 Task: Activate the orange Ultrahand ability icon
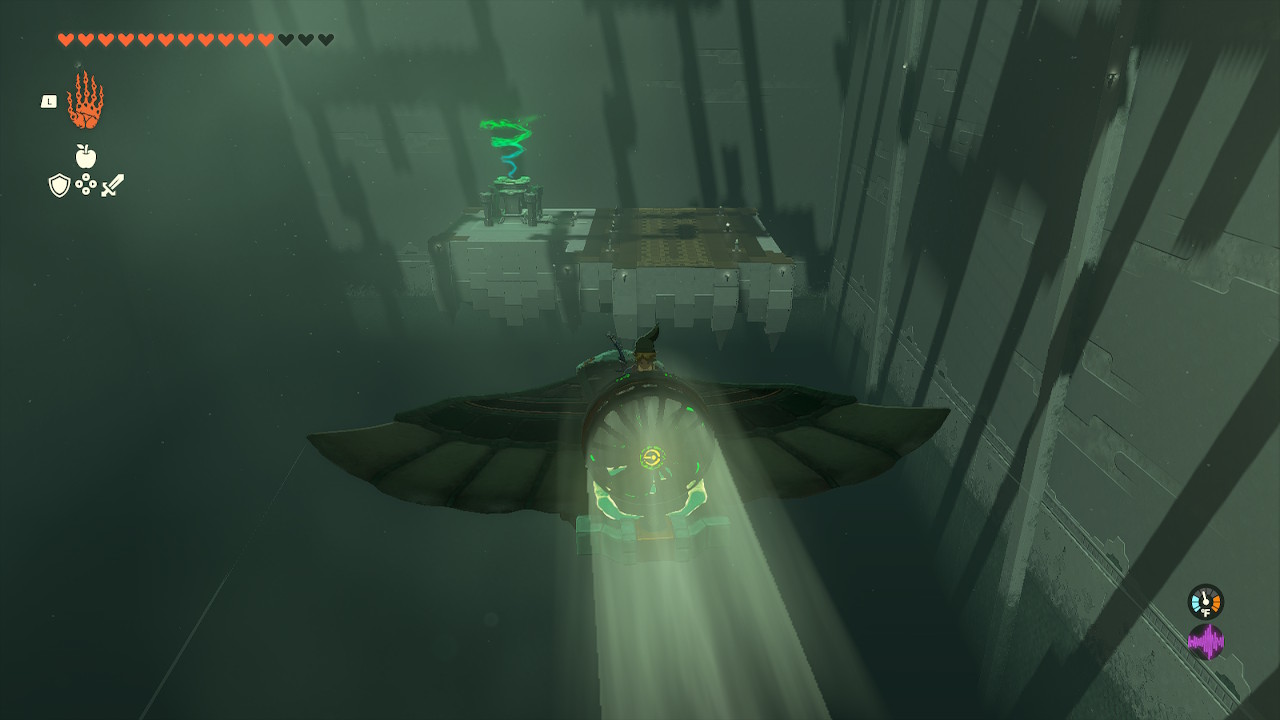coord(85,100)
